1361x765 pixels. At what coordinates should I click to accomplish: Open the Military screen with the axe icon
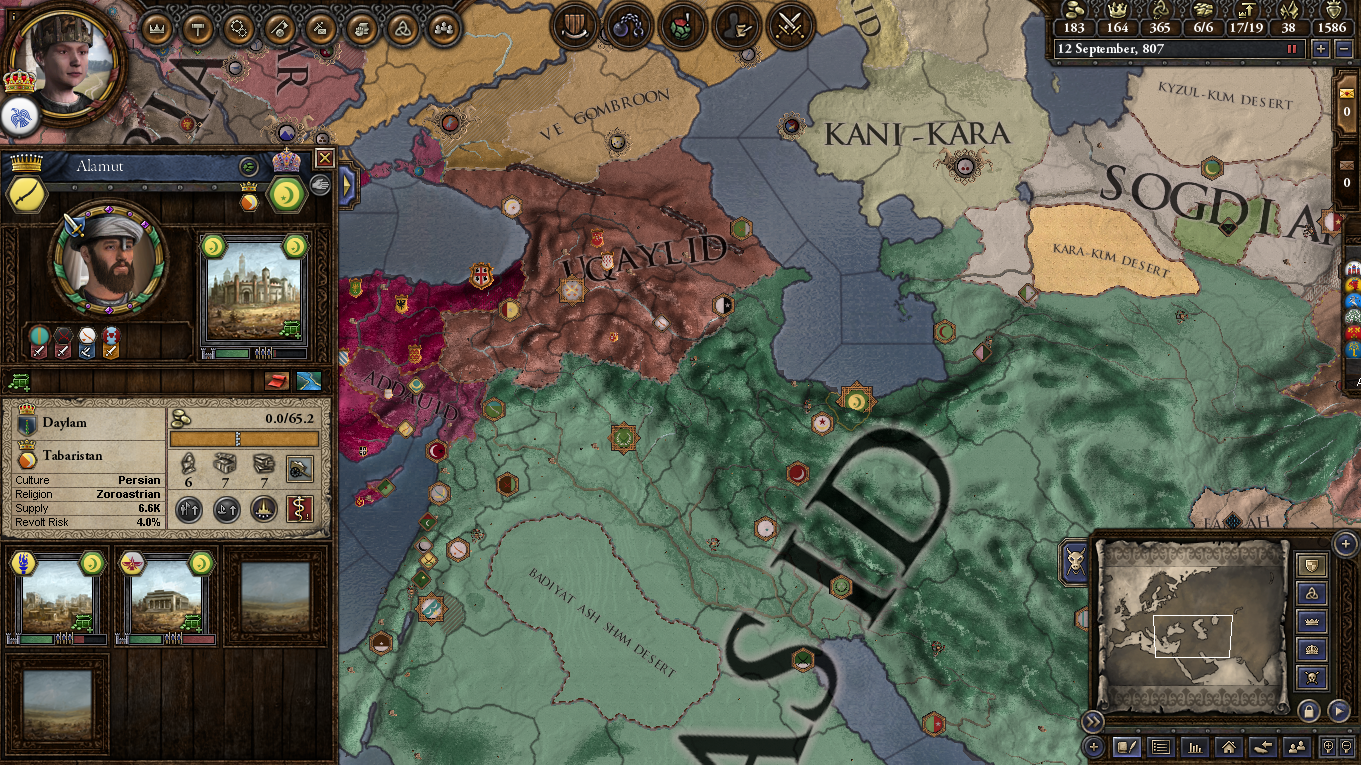pyautogui.click(x=279, y=28)
